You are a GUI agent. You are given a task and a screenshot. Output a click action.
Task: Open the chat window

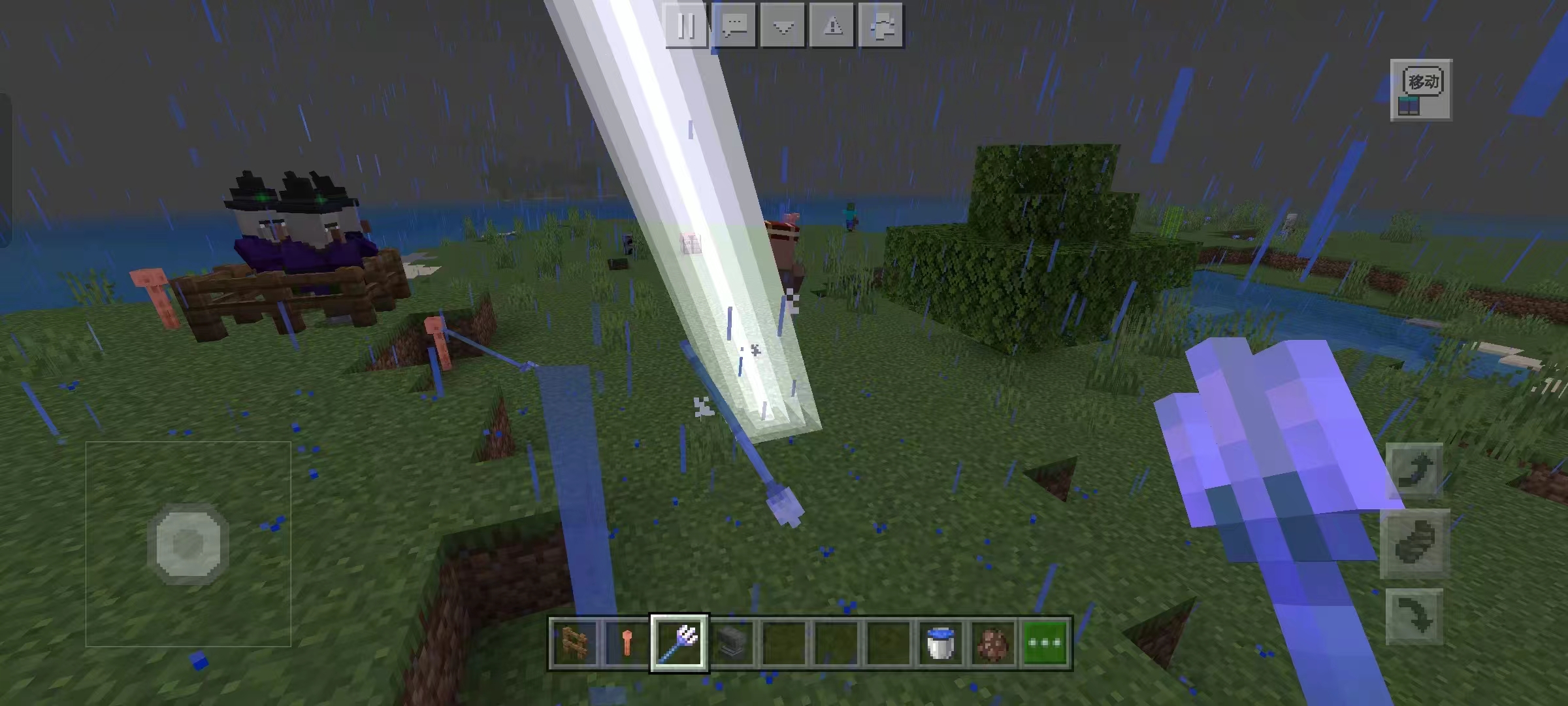[x=735, y=26]
